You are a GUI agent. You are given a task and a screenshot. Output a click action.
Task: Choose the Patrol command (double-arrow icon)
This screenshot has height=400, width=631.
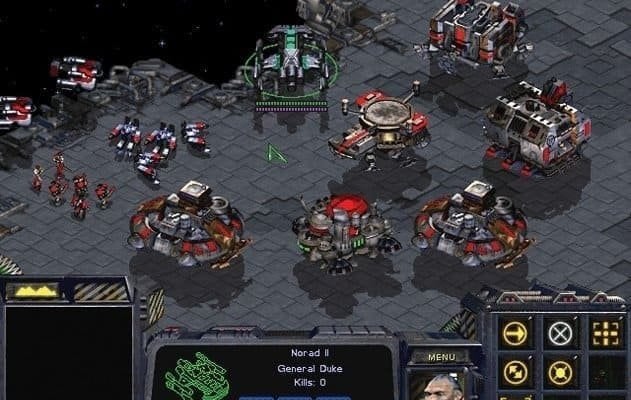click(516, 372)
